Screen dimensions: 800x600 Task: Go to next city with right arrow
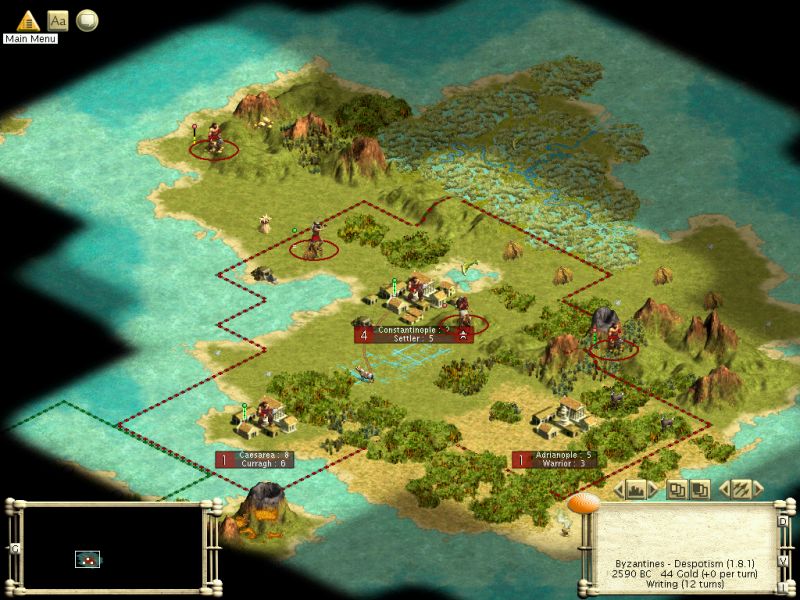pyautogui.click(x=652, y=489)
